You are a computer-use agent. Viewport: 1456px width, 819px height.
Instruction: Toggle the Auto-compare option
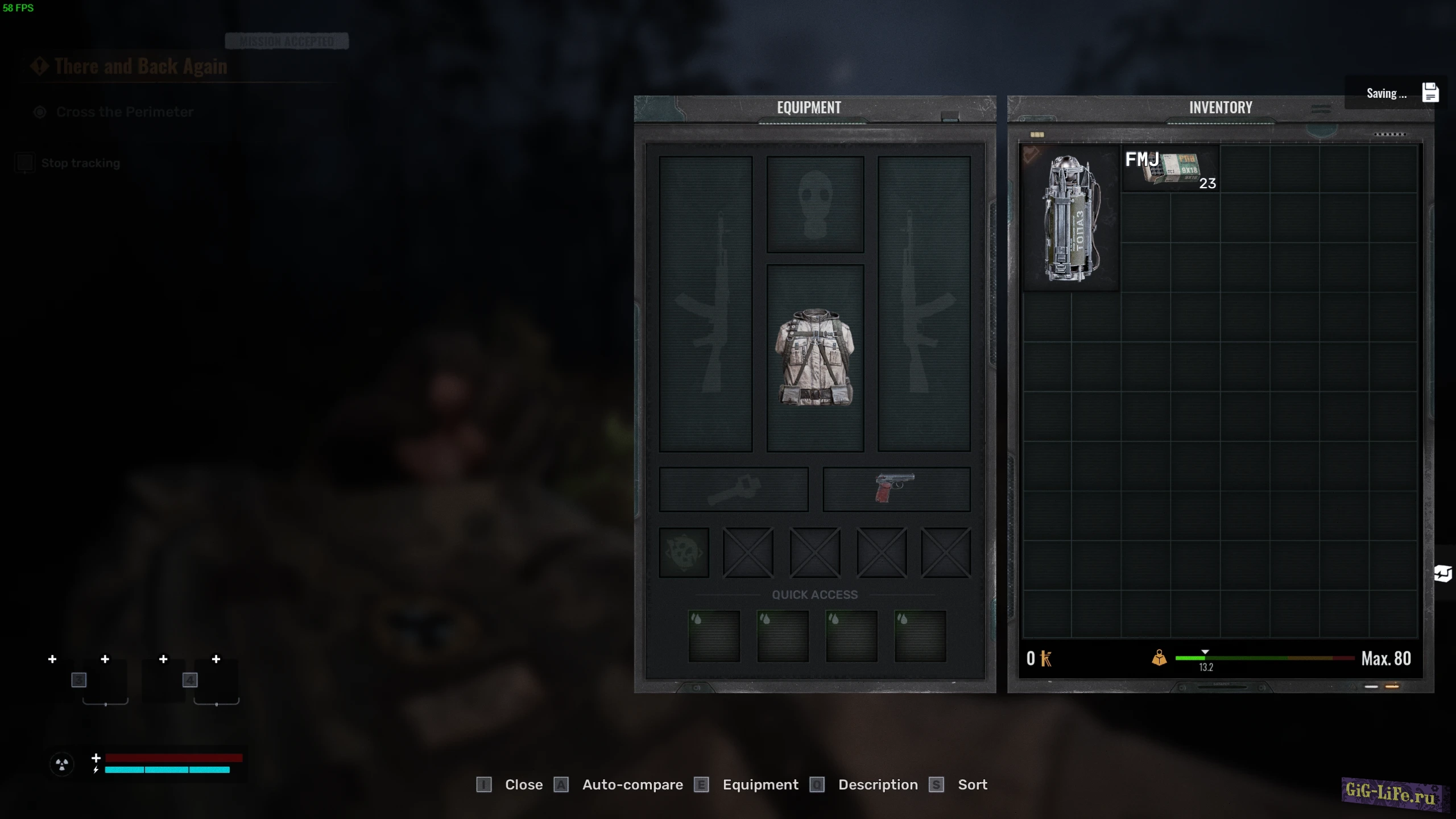(632, 785)
